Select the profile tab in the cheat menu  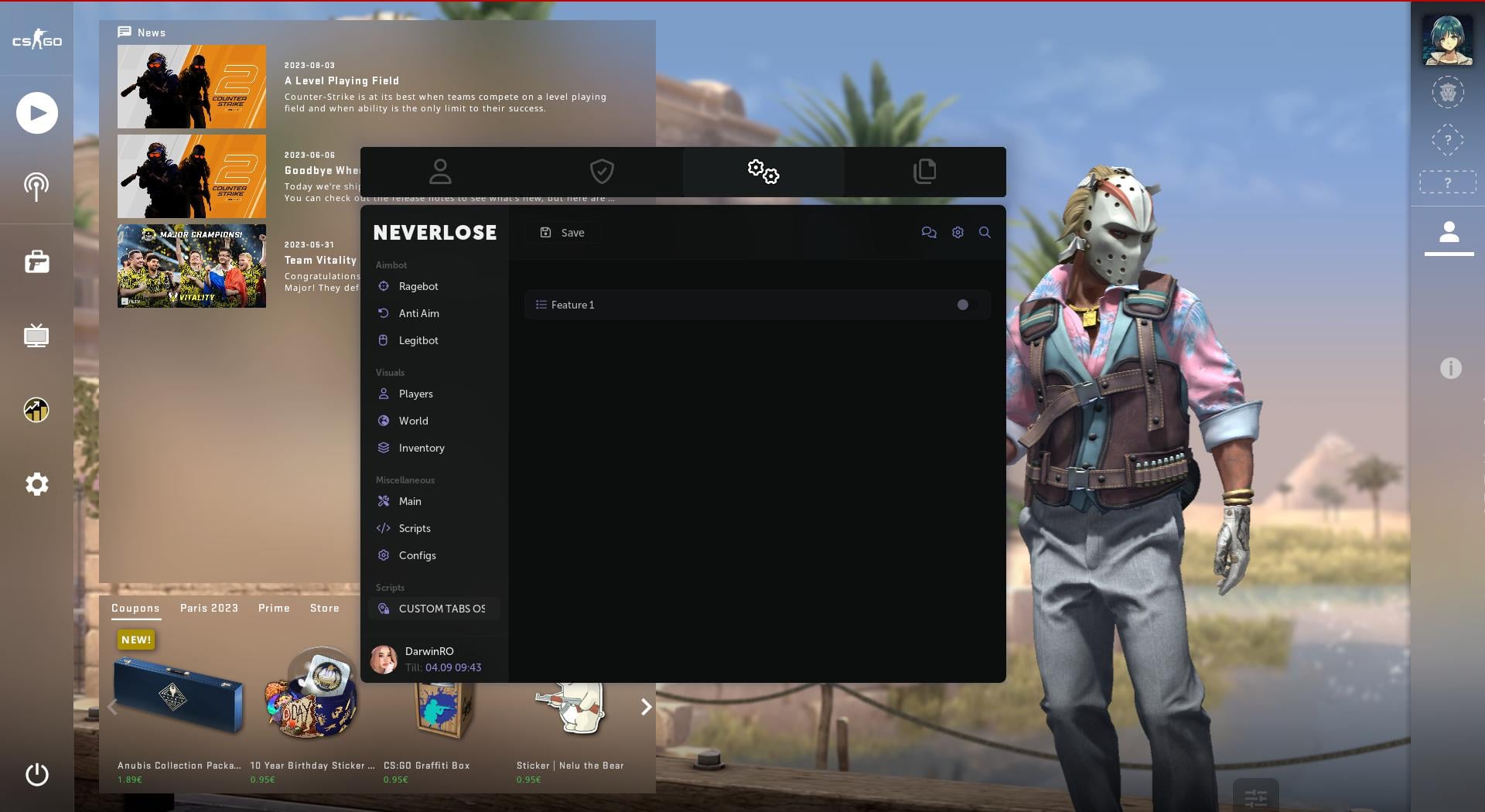pyautogui.click(x=440, y=171)
